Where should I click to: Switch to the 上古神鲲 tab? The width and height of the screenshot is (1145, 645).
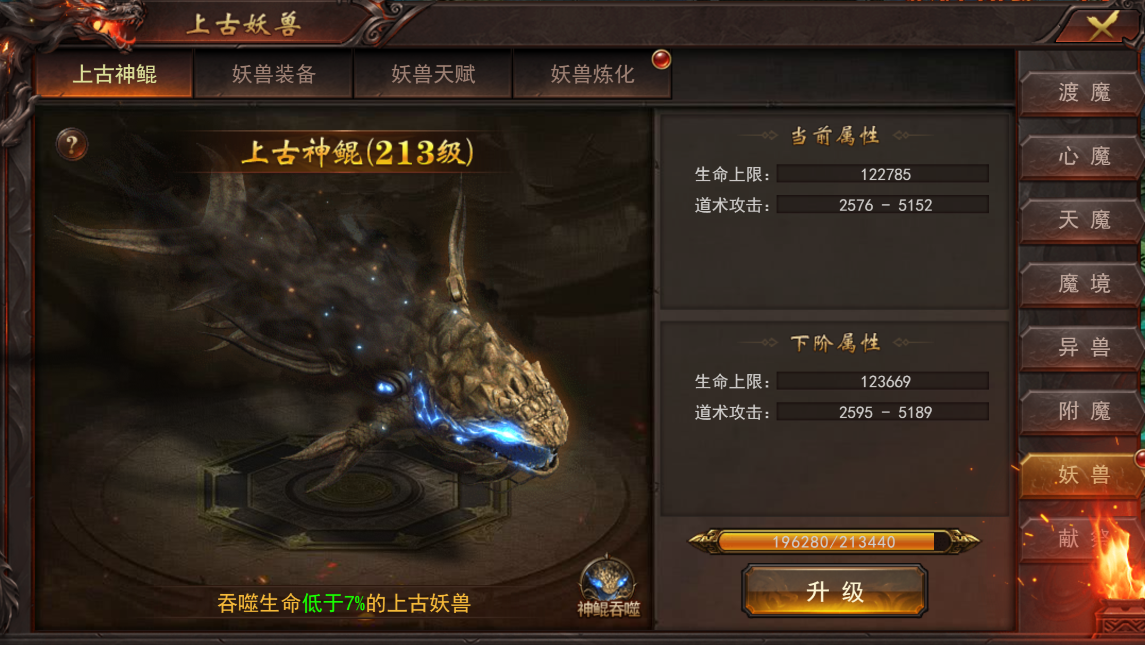click(x=114, y=75)
